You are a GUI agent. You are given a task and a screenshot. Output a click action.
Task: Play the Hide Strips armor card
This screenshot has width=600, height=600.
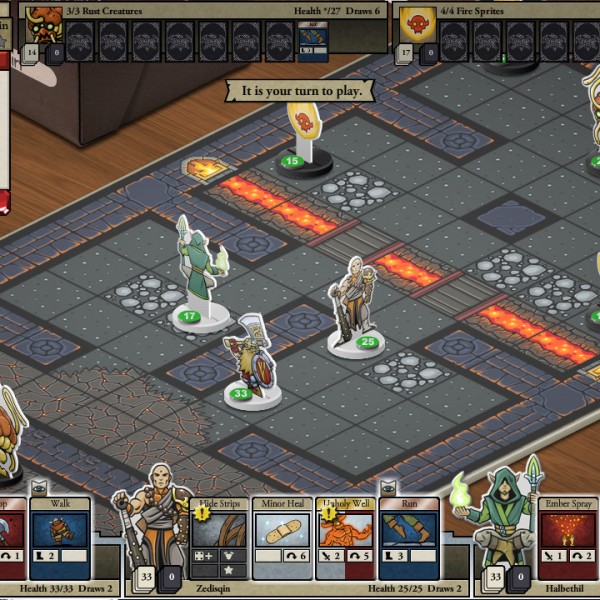pyautogui.click(x=218, y=538)
